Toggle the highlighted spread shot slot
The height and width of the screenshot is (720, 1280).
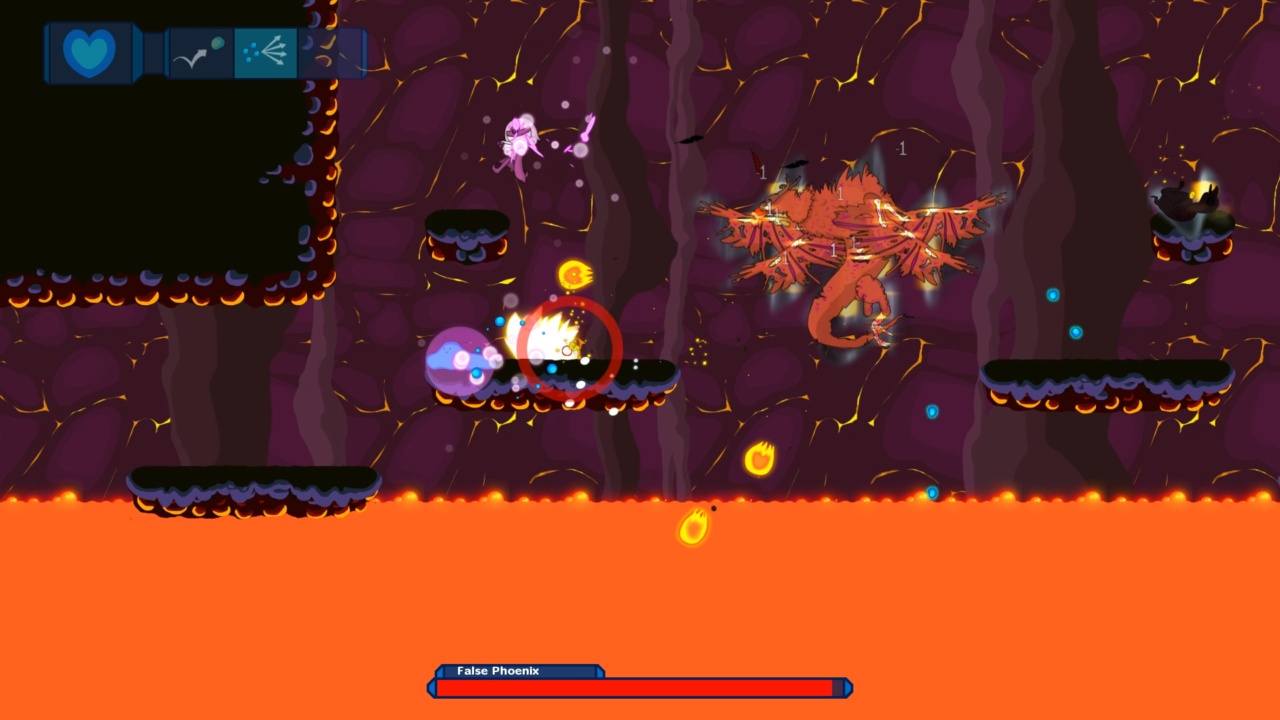pos(264,52)
